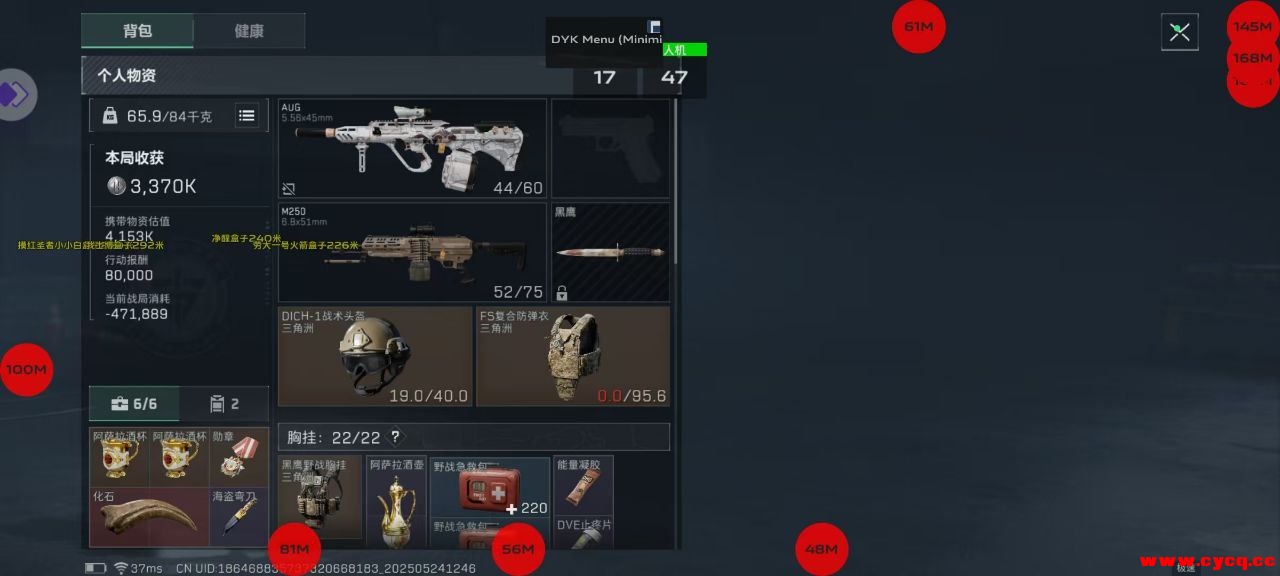Select the 黑鹰 knife slot
Viewport: 1280px width, 576px height.
point(610,252)
